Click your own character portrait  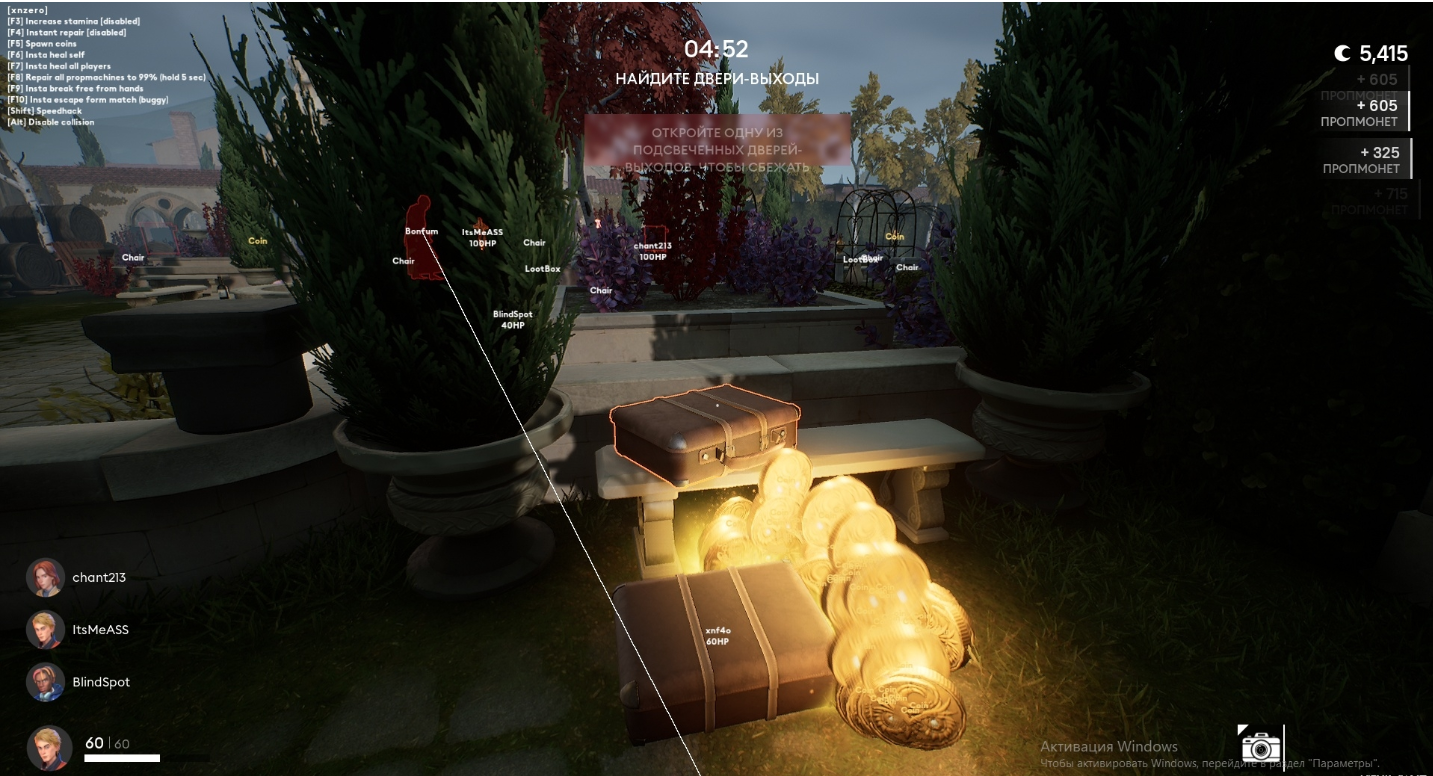(49, 747)
